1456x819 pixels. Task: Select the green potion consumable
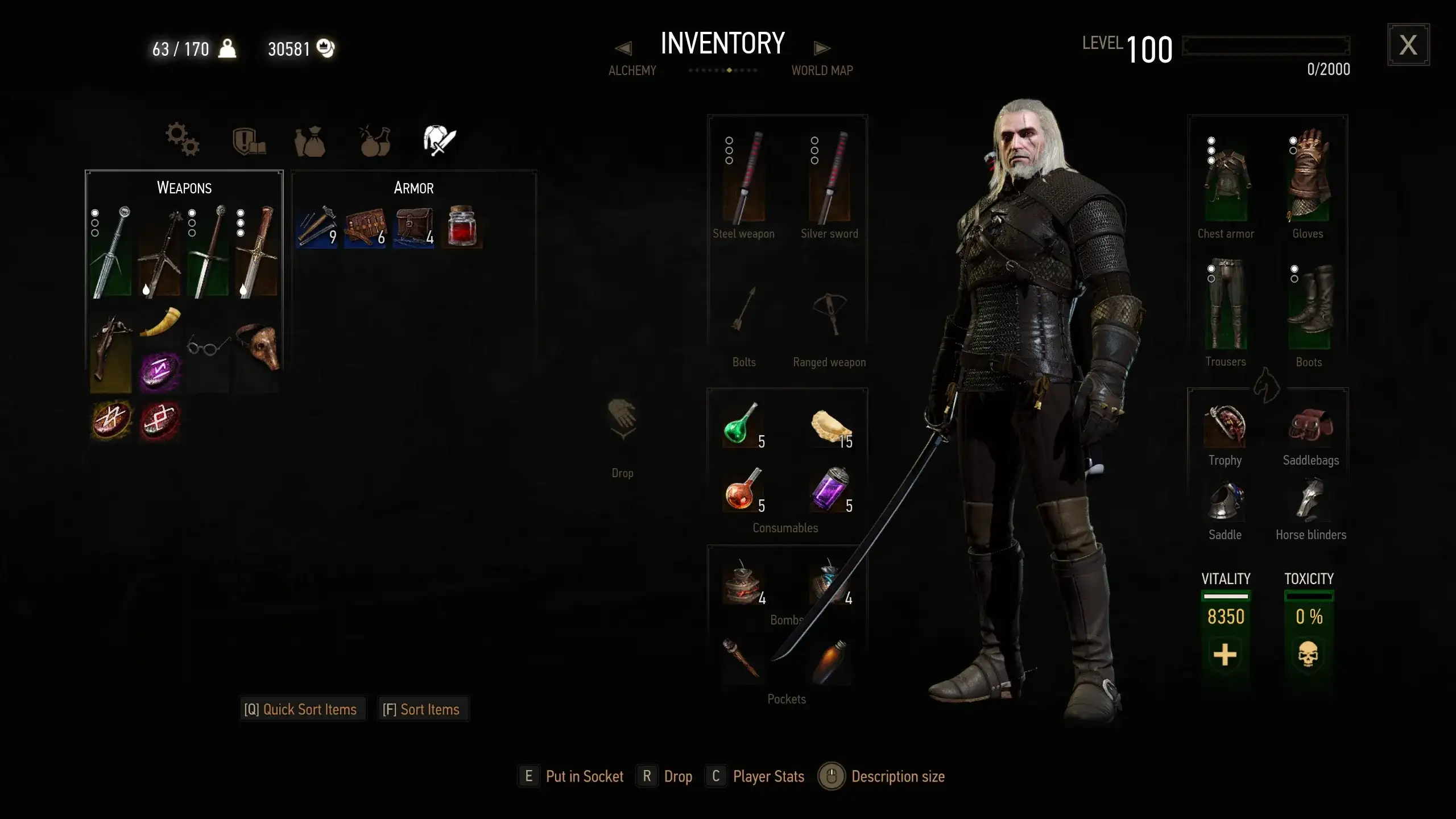pyautogui.click(x=741, y=424)
